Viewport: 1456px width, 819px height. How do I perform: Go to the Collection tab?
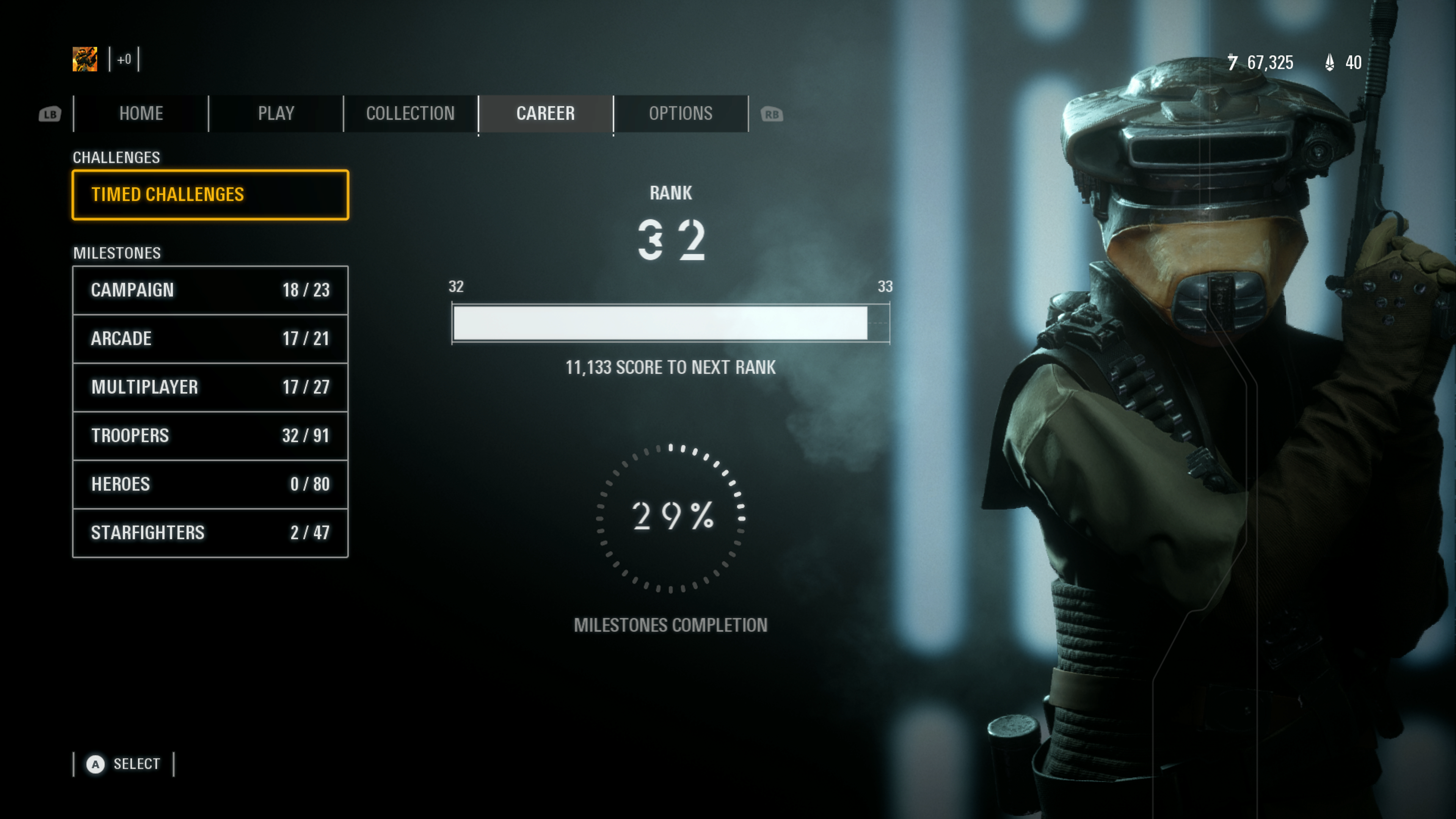click(x=410, y=114)
